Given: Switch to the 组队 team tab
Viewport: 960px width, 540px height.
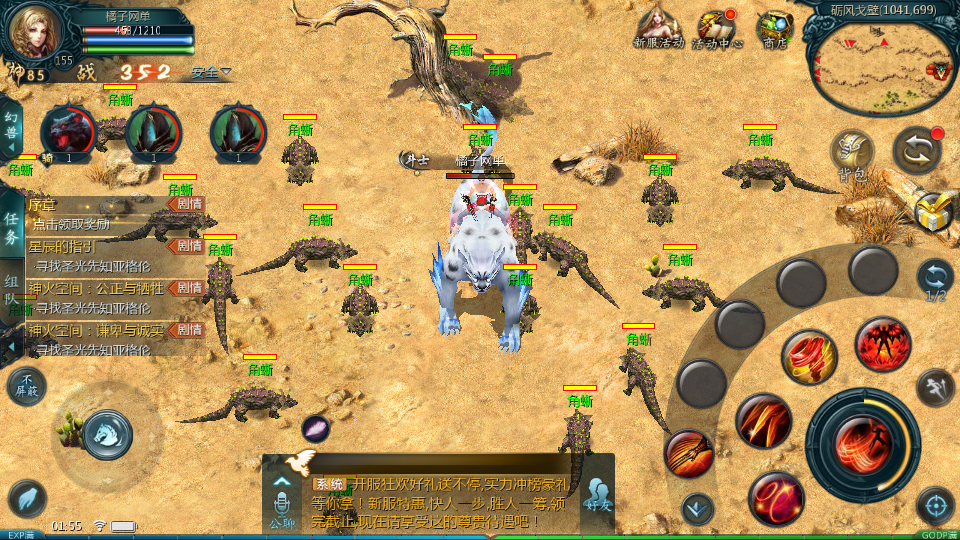Looking at the screenshot, I should (11, 292).
